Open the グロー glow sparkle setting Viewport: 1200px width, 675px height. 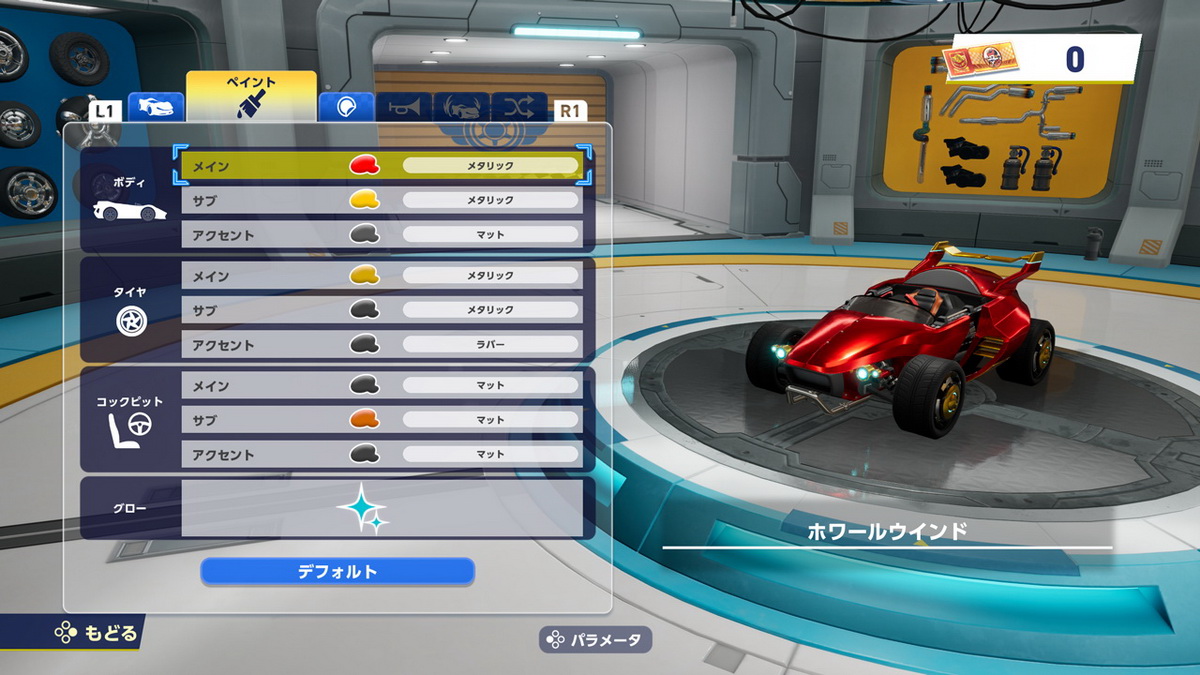click(x=362, y=507)
